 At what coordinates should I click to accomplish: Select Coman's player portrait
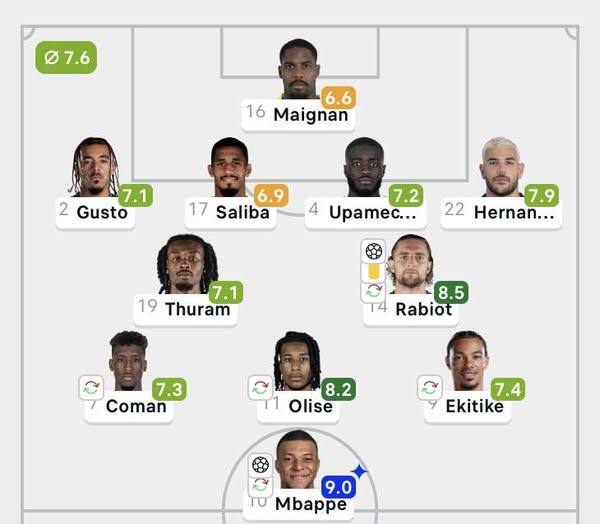tap(128, 361)
